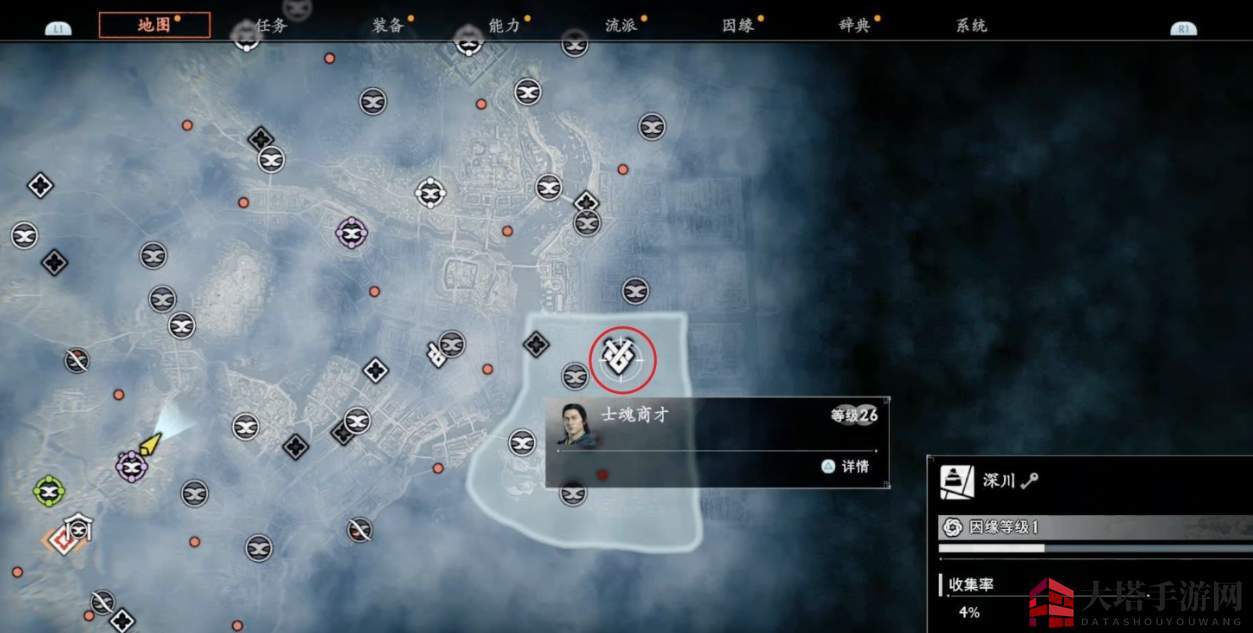Switch to the 系统 system tab

(x=971, y=26)
